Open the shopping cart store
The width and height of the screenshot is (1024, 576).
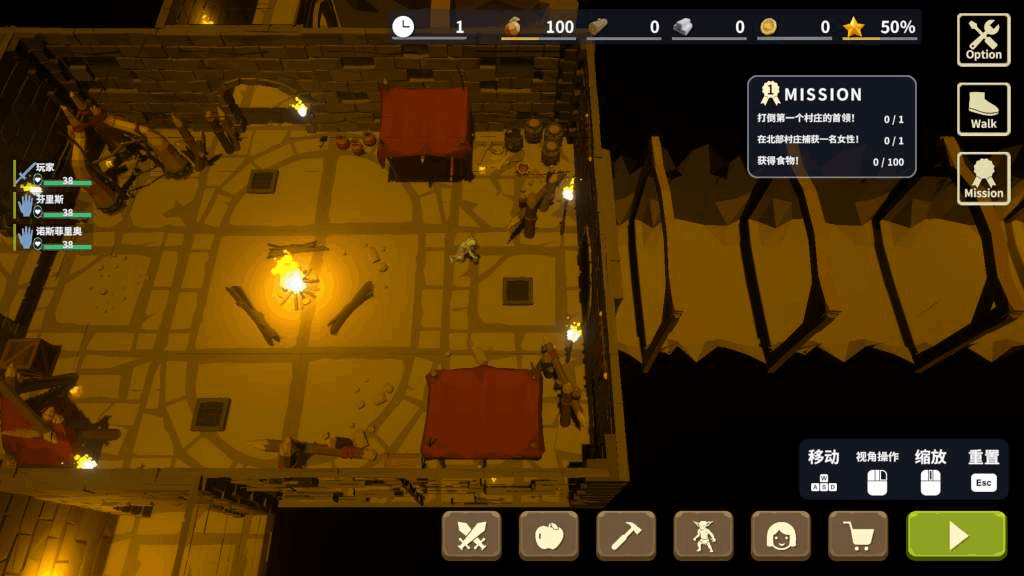point(858,536)
